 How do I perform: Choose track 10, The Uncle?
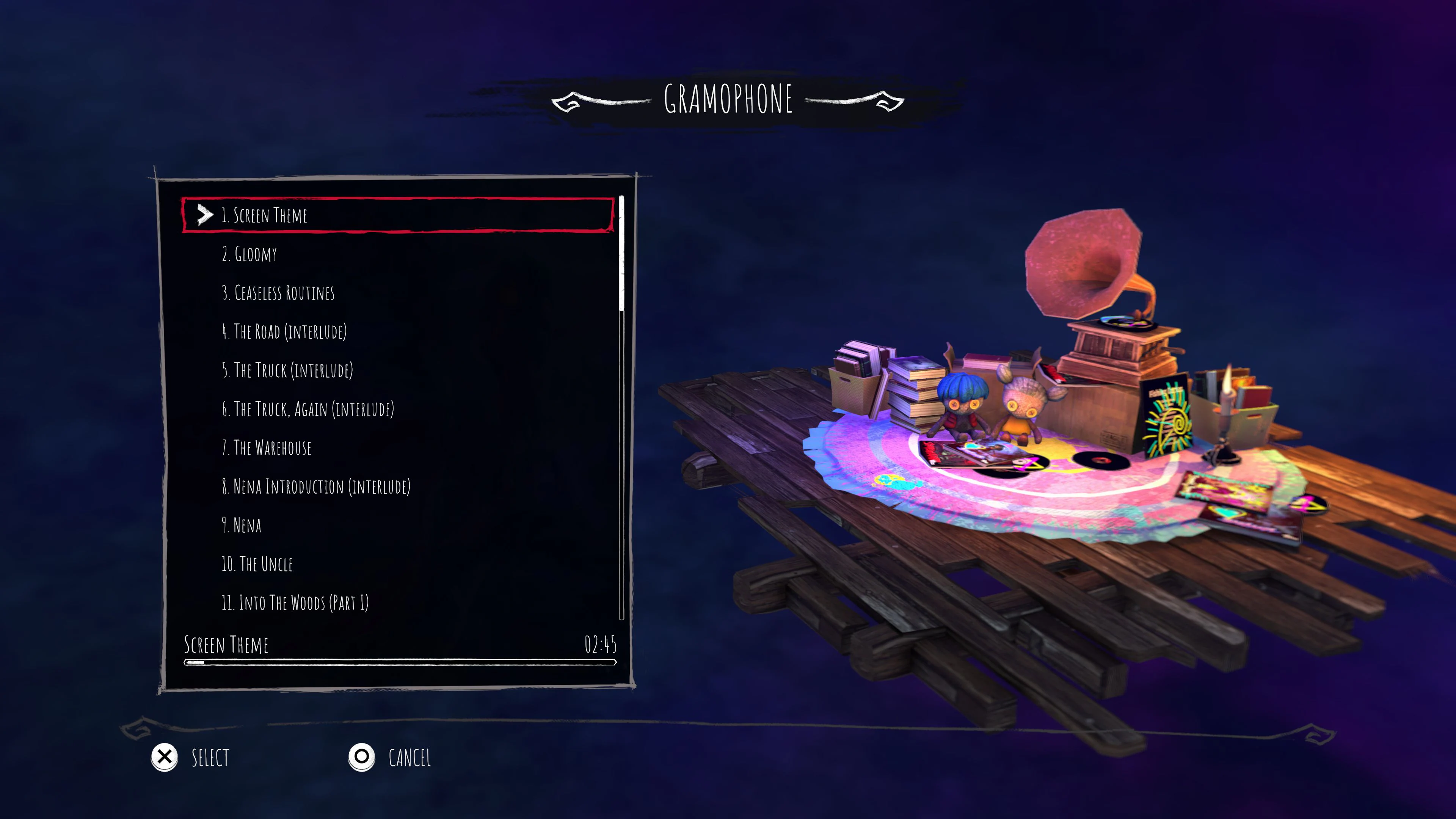(258, 564)
